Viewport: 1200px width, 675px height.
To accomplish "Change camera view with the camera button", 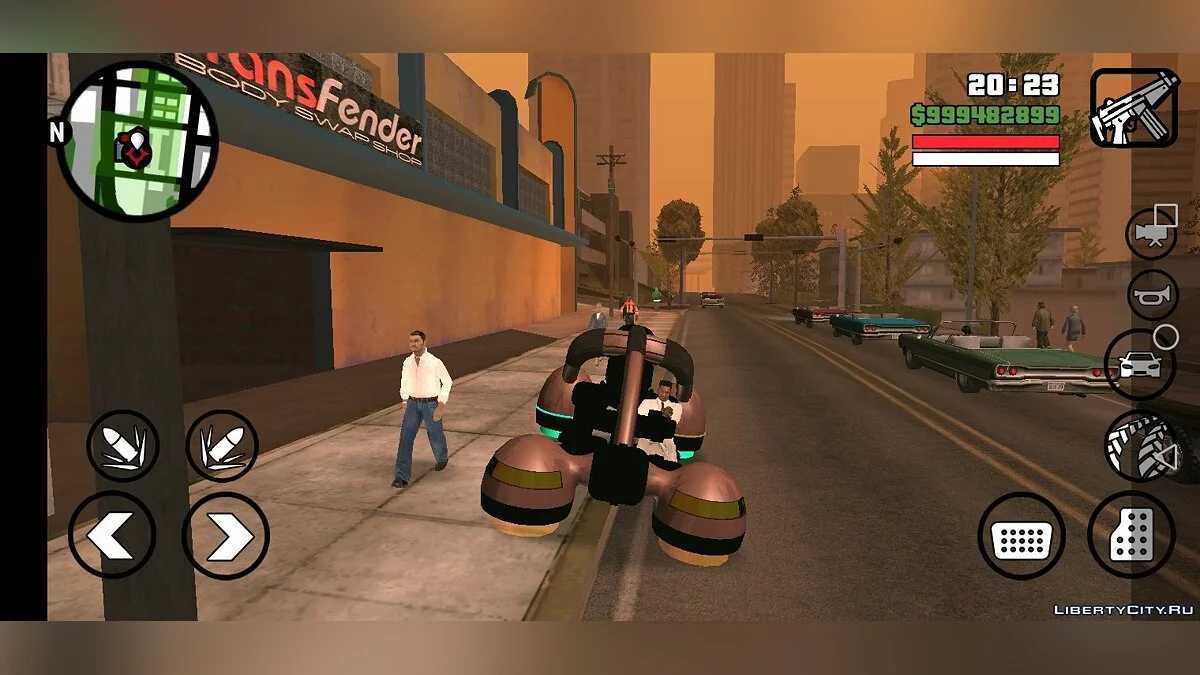I will [1152, 232].
